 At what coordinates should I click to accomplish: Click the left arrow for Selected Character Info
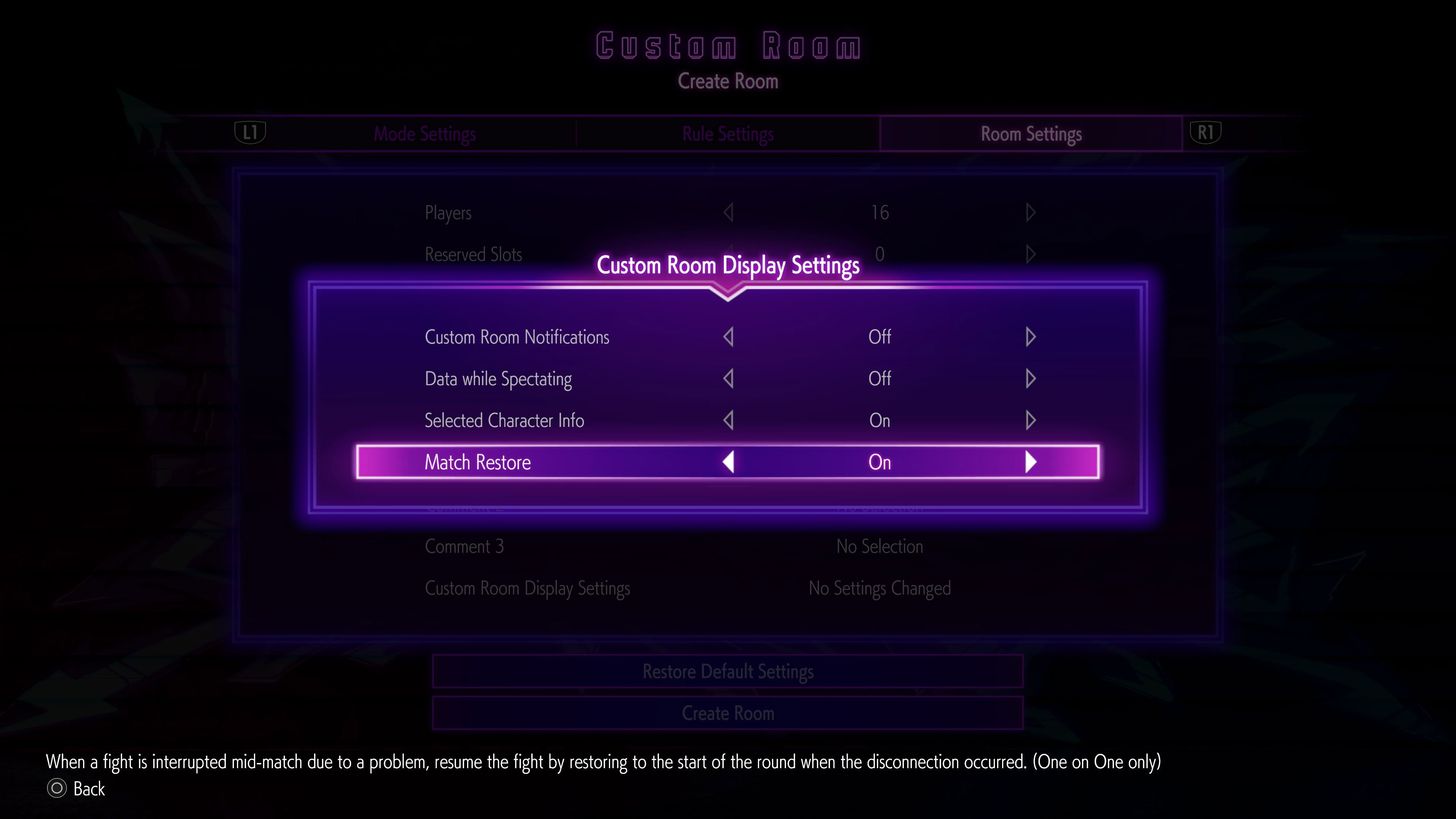click(728, 420)
